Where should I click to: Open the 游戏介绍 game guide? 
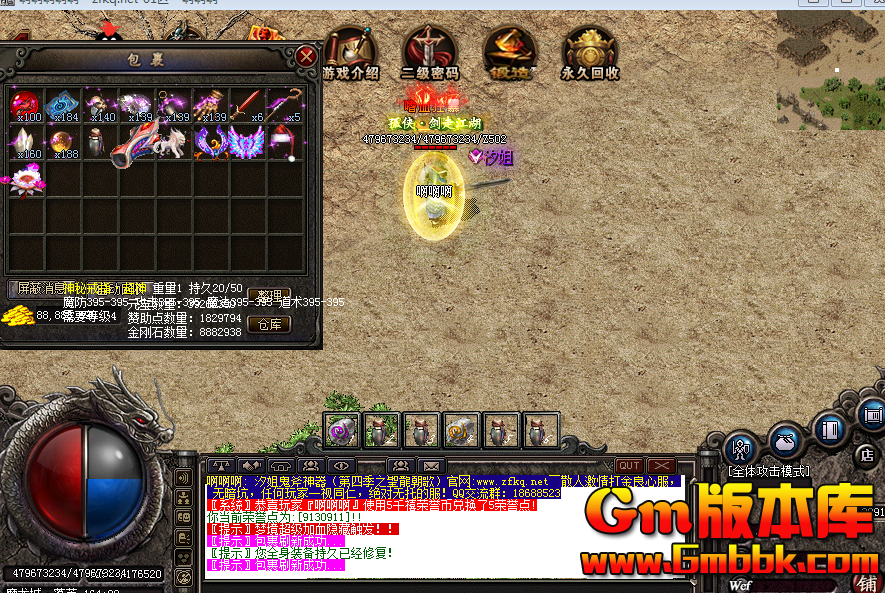pyautogui.click(x=350, y=52)
